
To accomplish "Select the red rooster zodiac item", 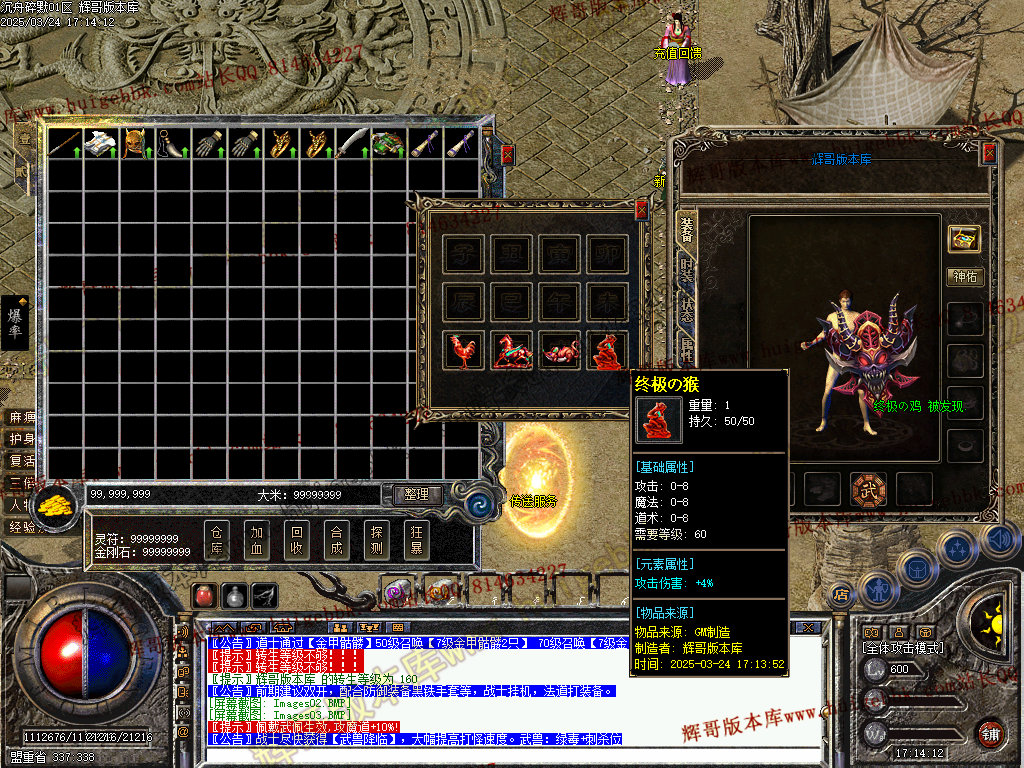I will 463,351.
